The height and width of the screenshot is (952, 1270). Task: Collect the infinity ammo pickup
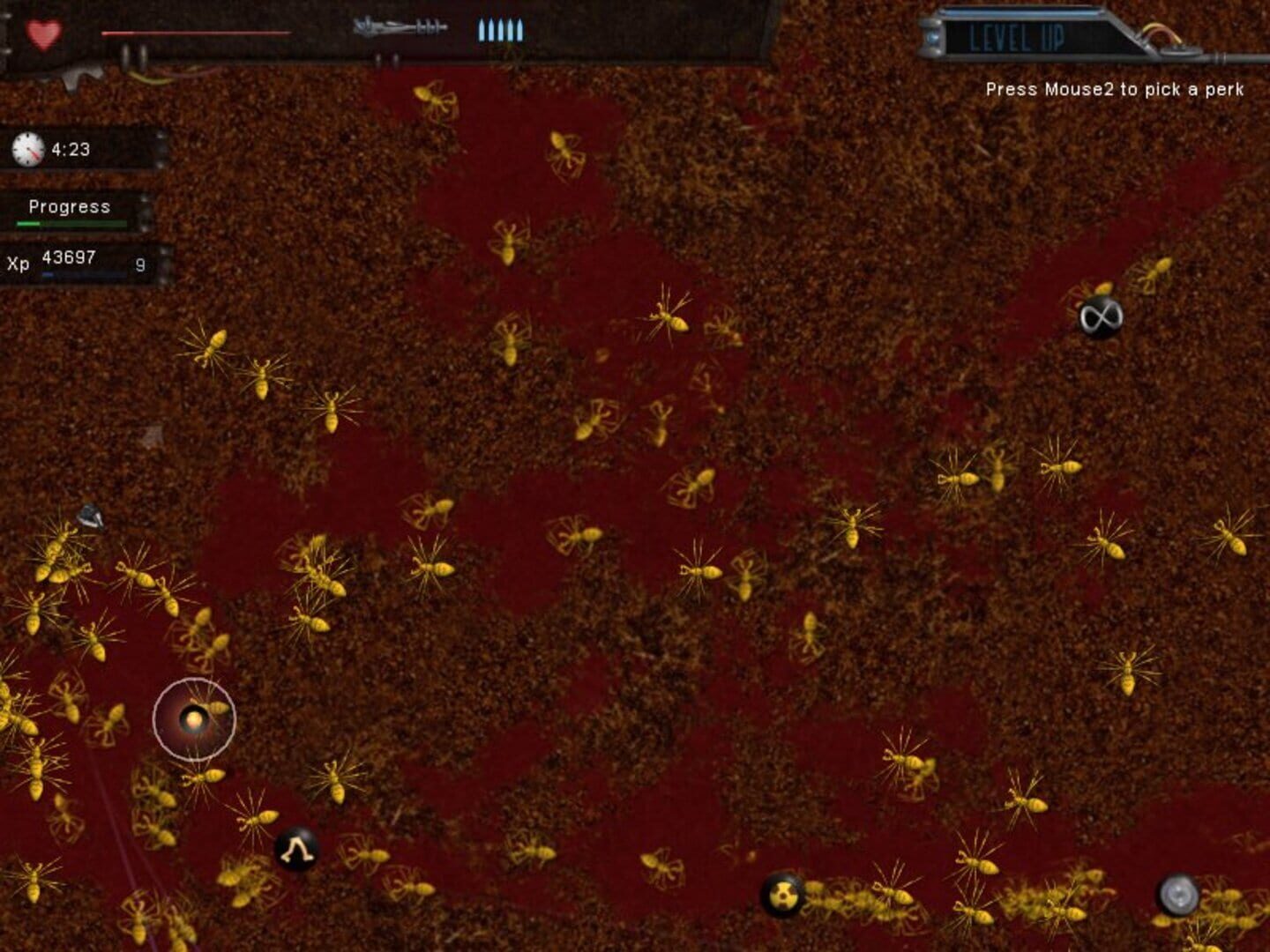tap(1099, 317)
